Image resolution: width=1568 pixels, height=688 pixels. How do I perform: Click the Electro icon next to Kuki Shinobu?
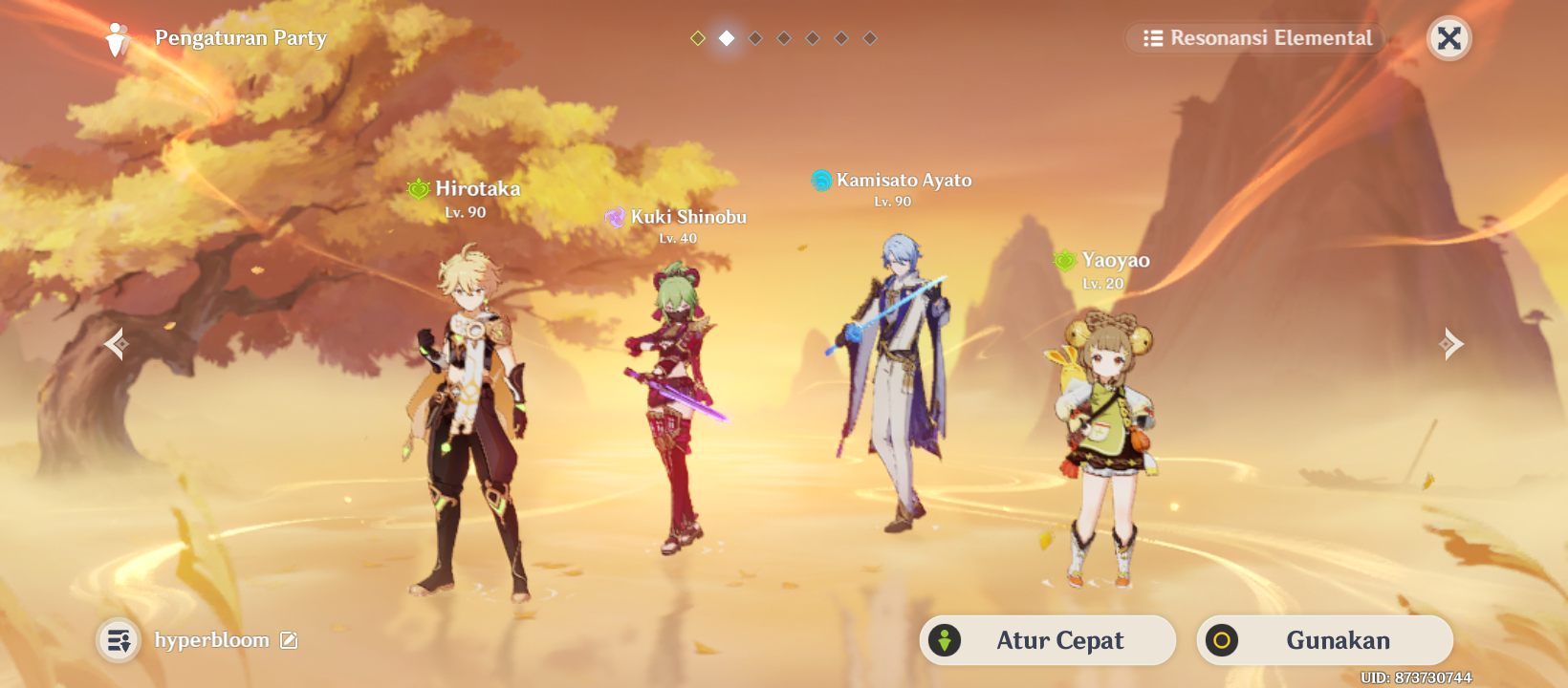point(614,217)
